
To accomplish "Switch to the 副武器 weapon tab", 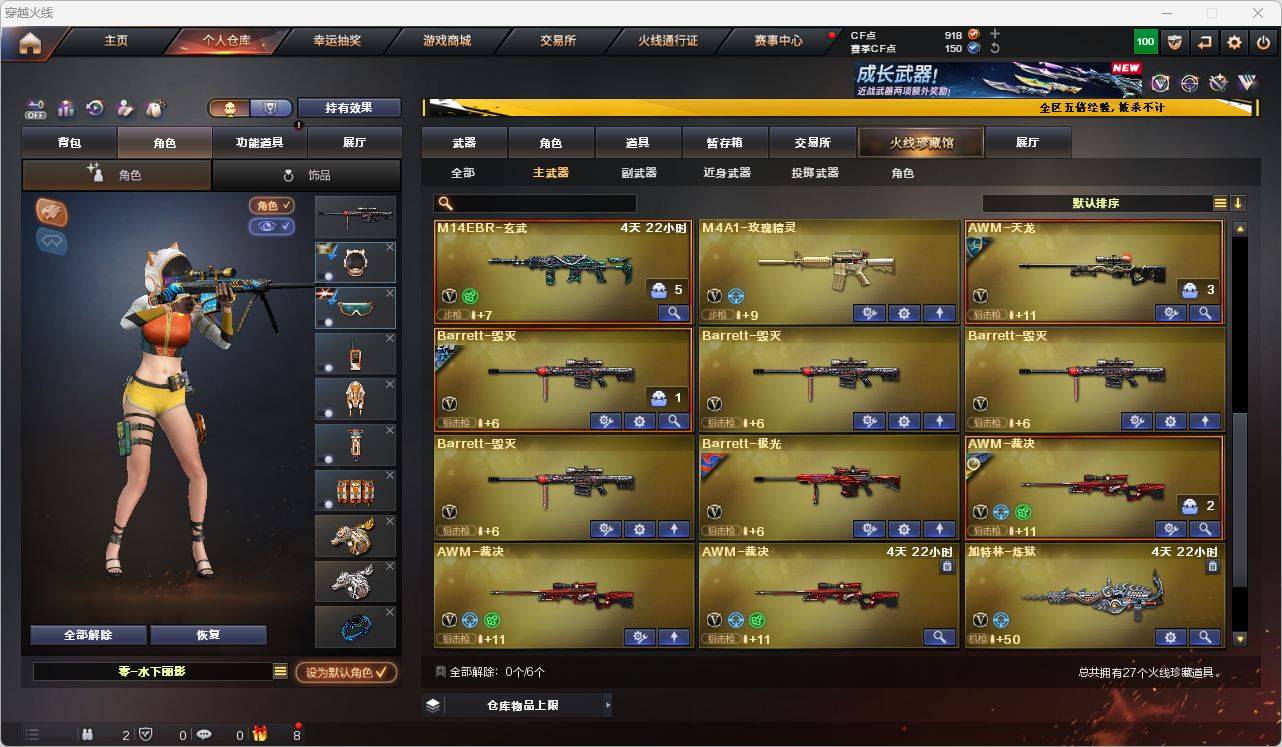I will point(637,172).
